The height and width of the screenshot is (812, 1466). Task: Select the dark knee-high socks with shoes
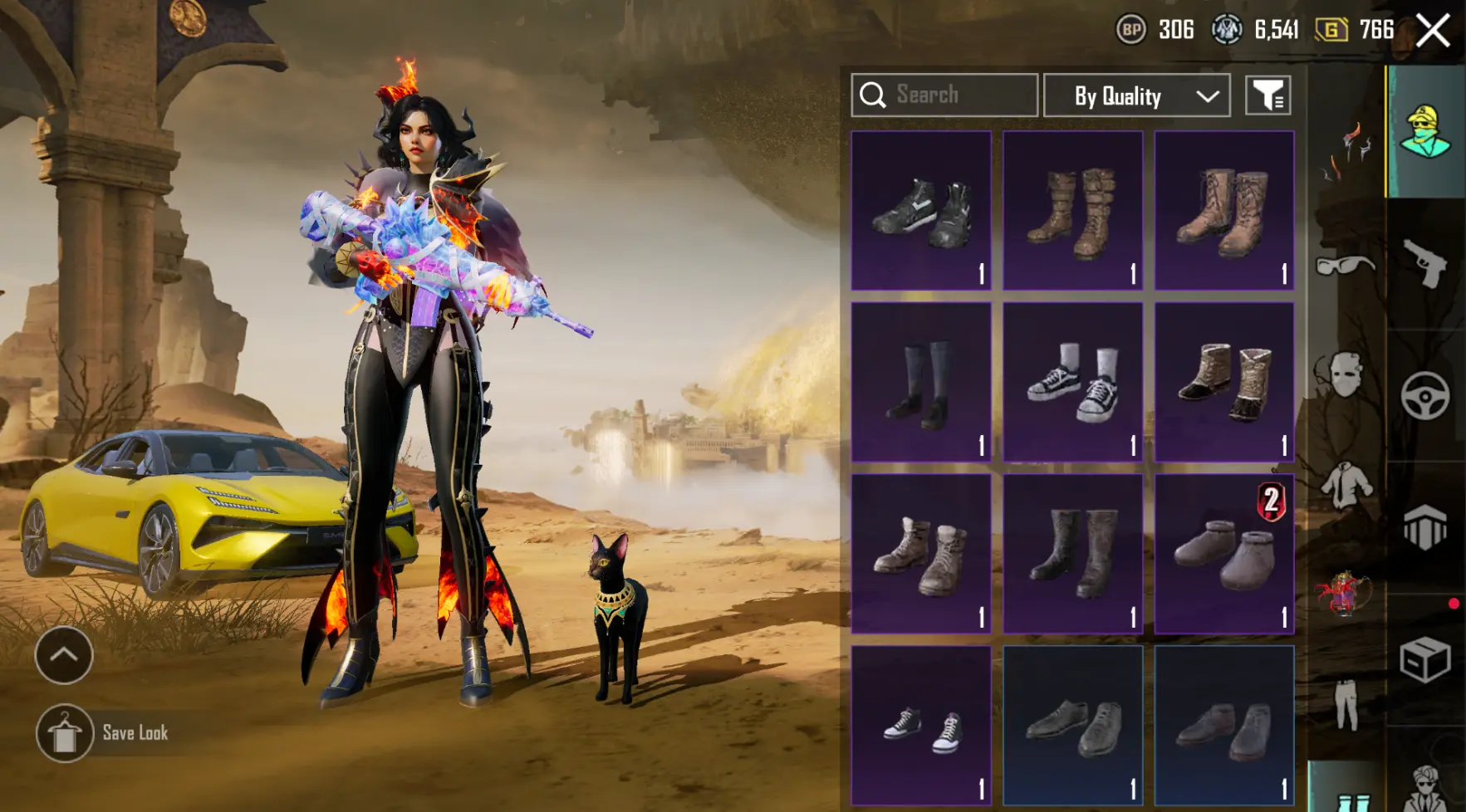pyautogui.click(x=921, y=383)
